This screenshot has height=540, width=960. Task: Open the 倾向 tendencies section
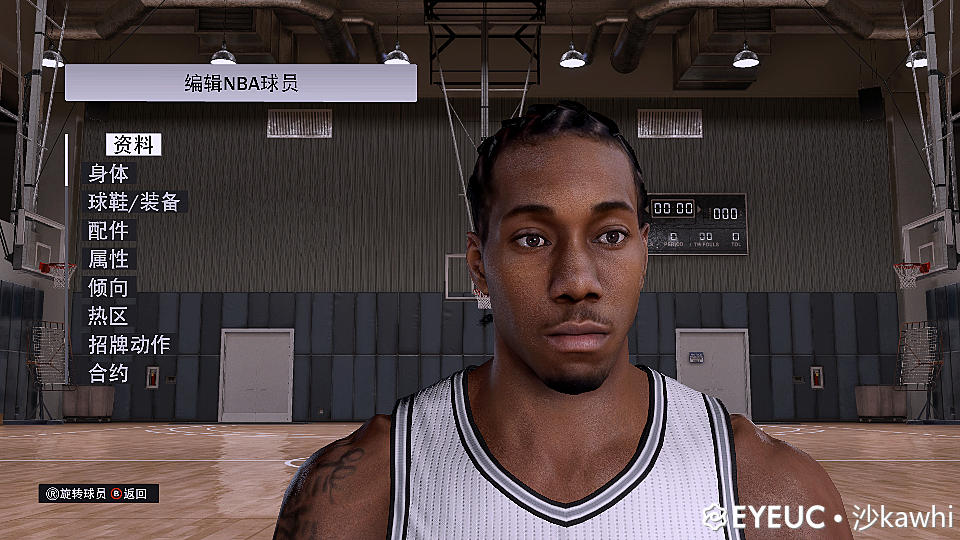[x=108, y=288]
